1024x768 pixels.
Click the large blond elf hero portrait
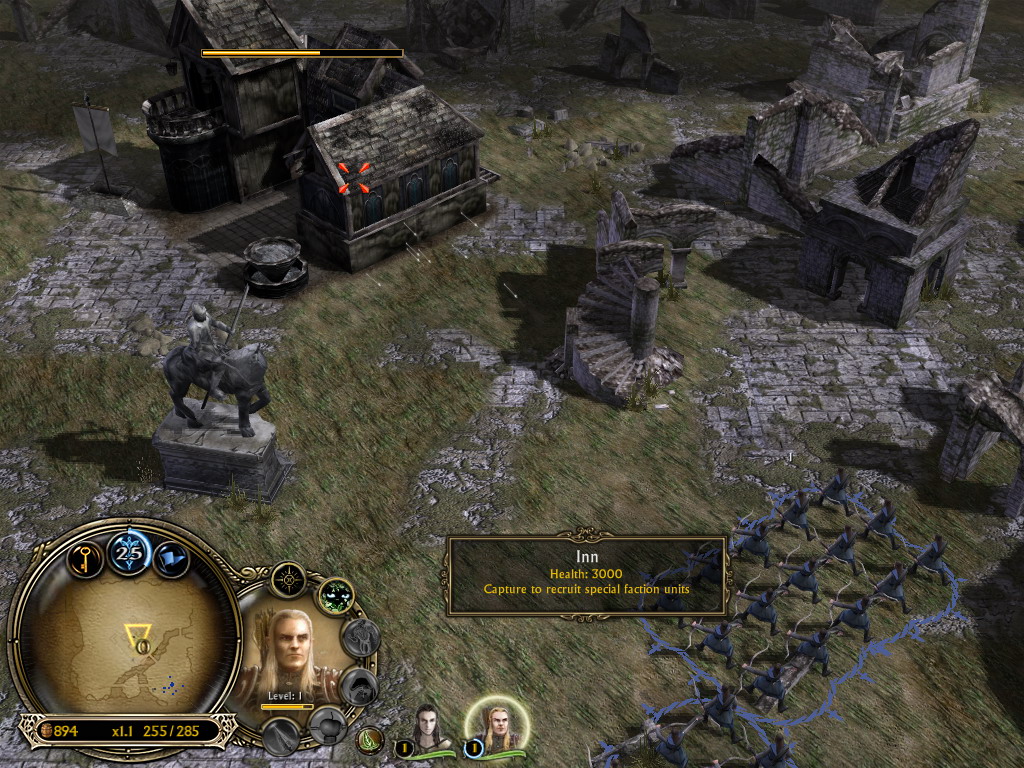tap(291, 653)
